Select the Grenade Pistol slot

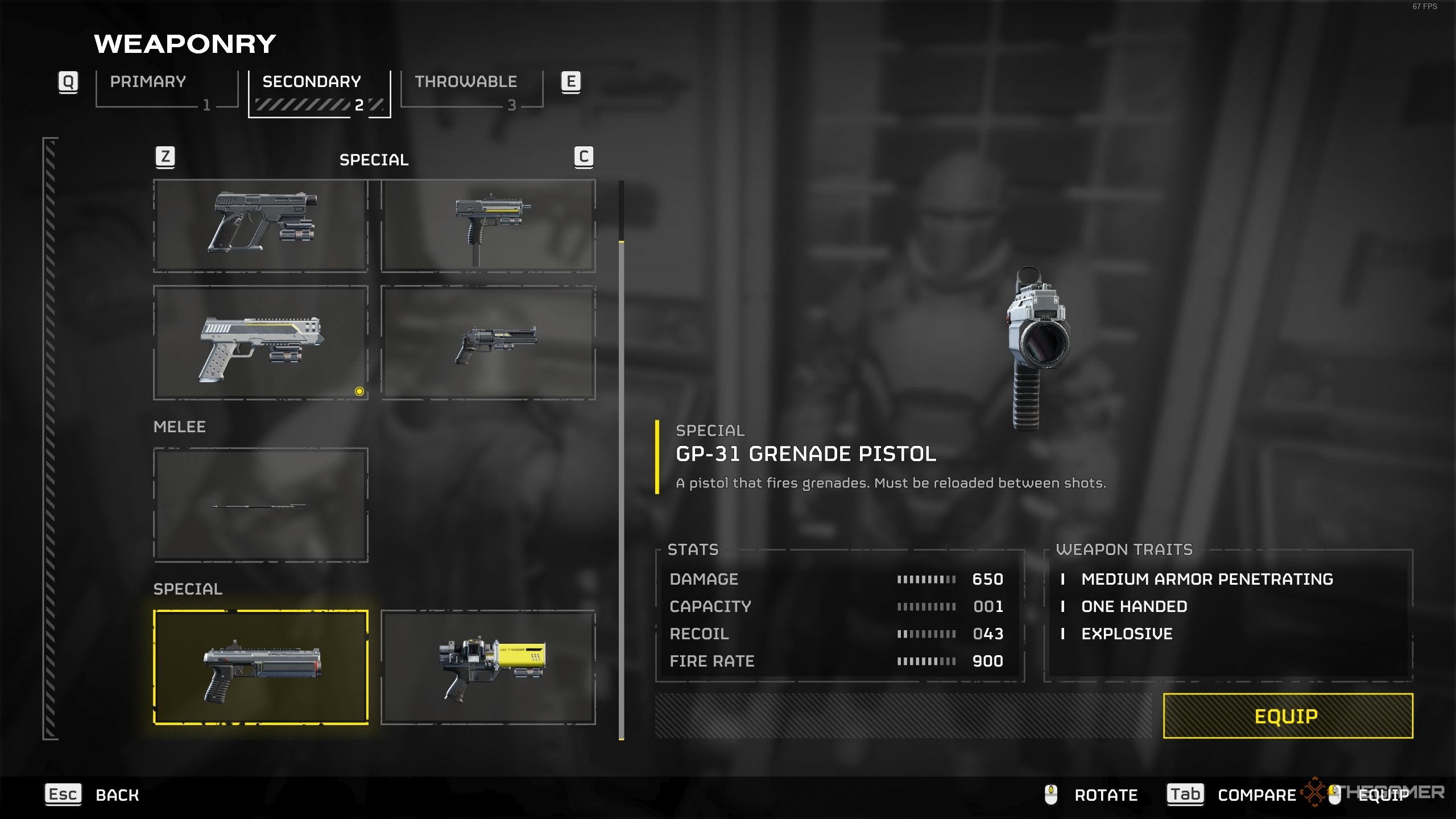260,667
